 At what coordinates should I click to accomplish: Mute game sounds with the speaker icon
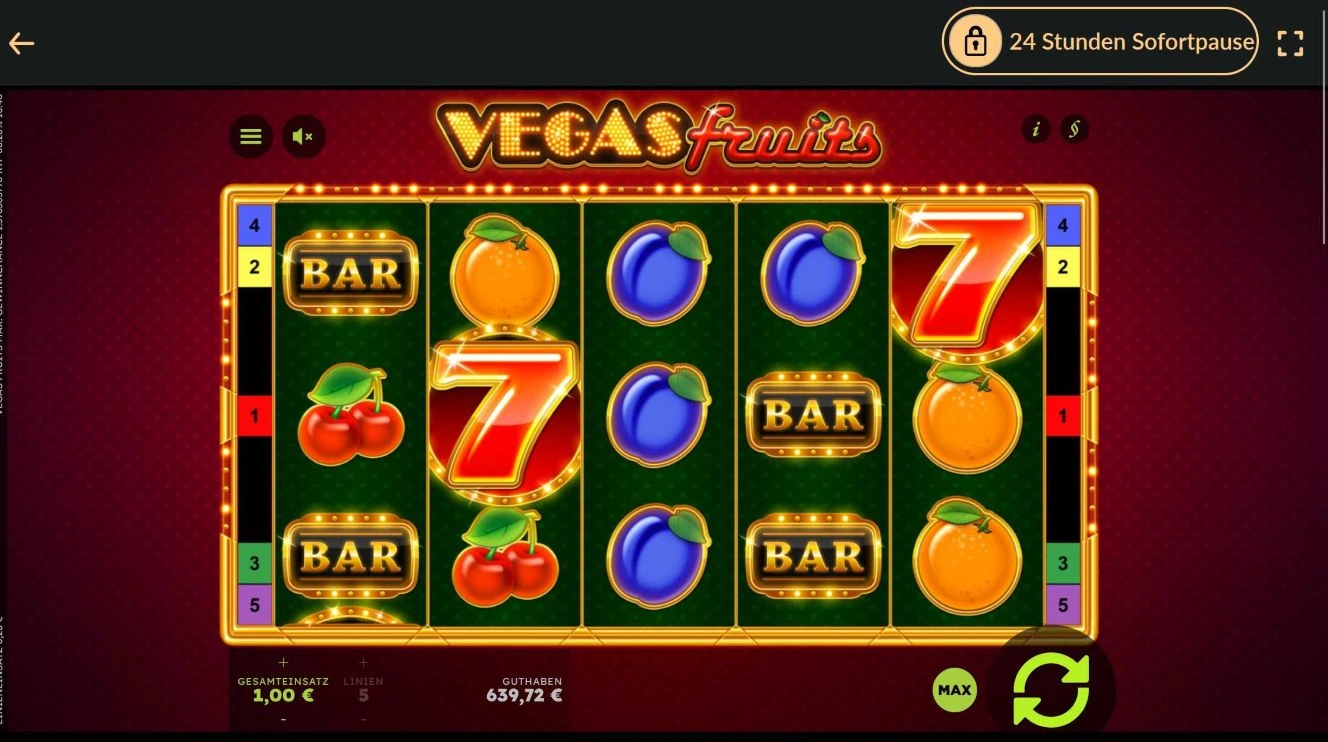pyautogui.click(x=303, y=137)
